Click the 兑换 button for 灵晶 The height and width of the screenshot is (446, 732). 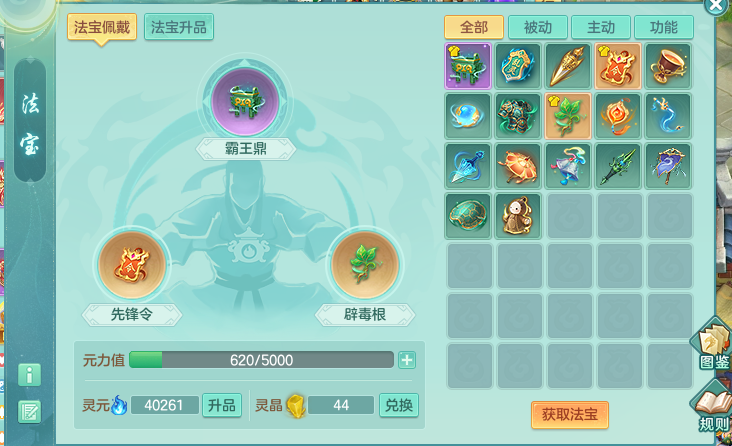point(398,405)
